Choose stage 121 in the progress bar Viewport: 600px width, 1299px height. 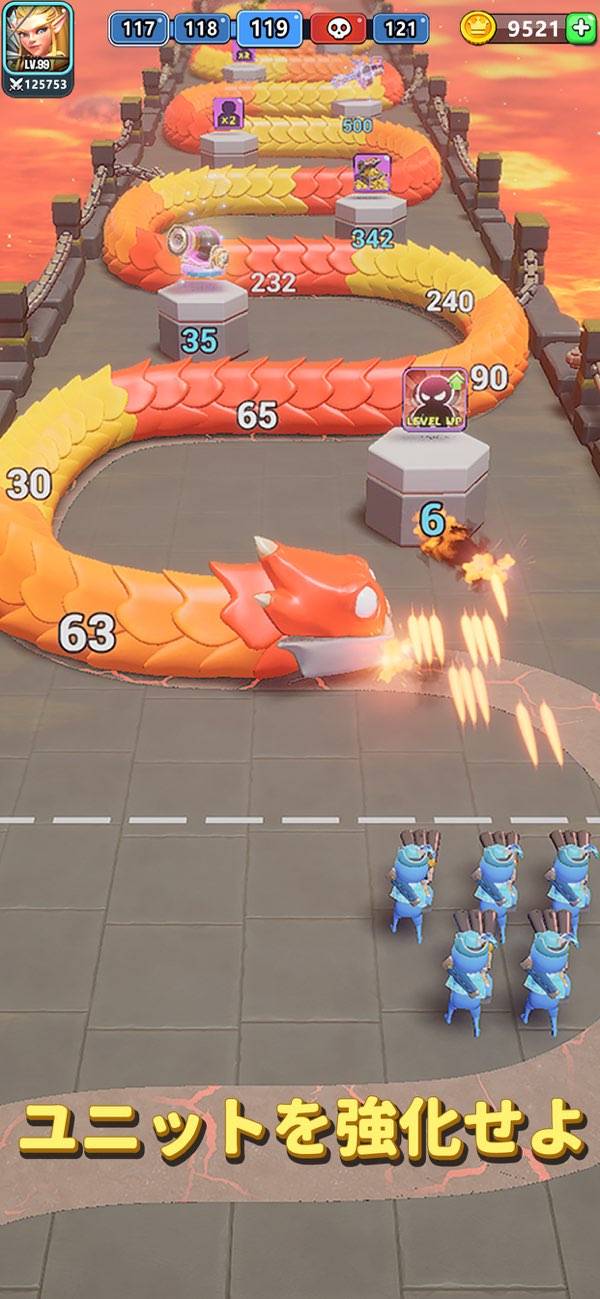400,28
